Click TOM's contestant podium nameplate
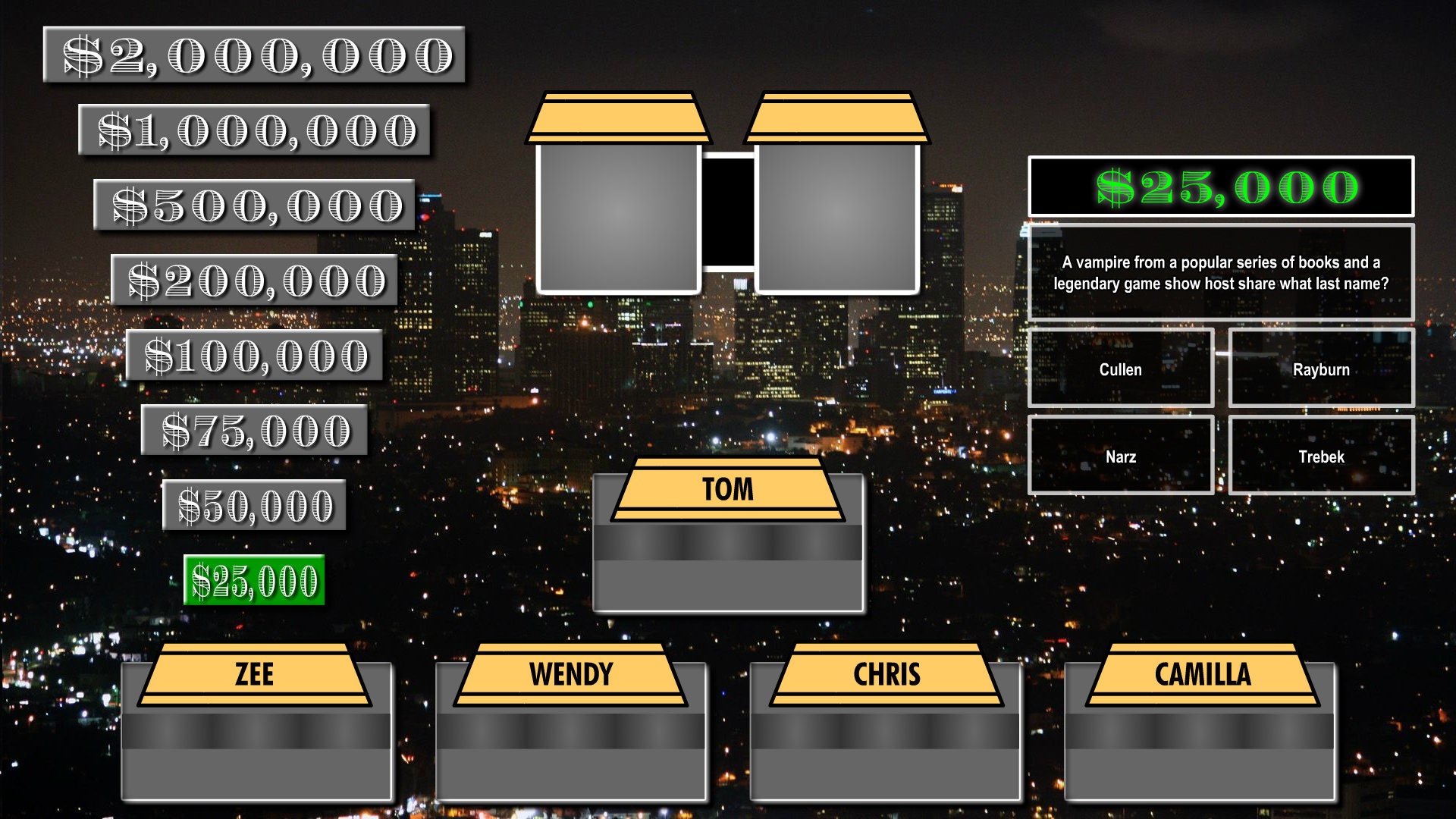 729,489
